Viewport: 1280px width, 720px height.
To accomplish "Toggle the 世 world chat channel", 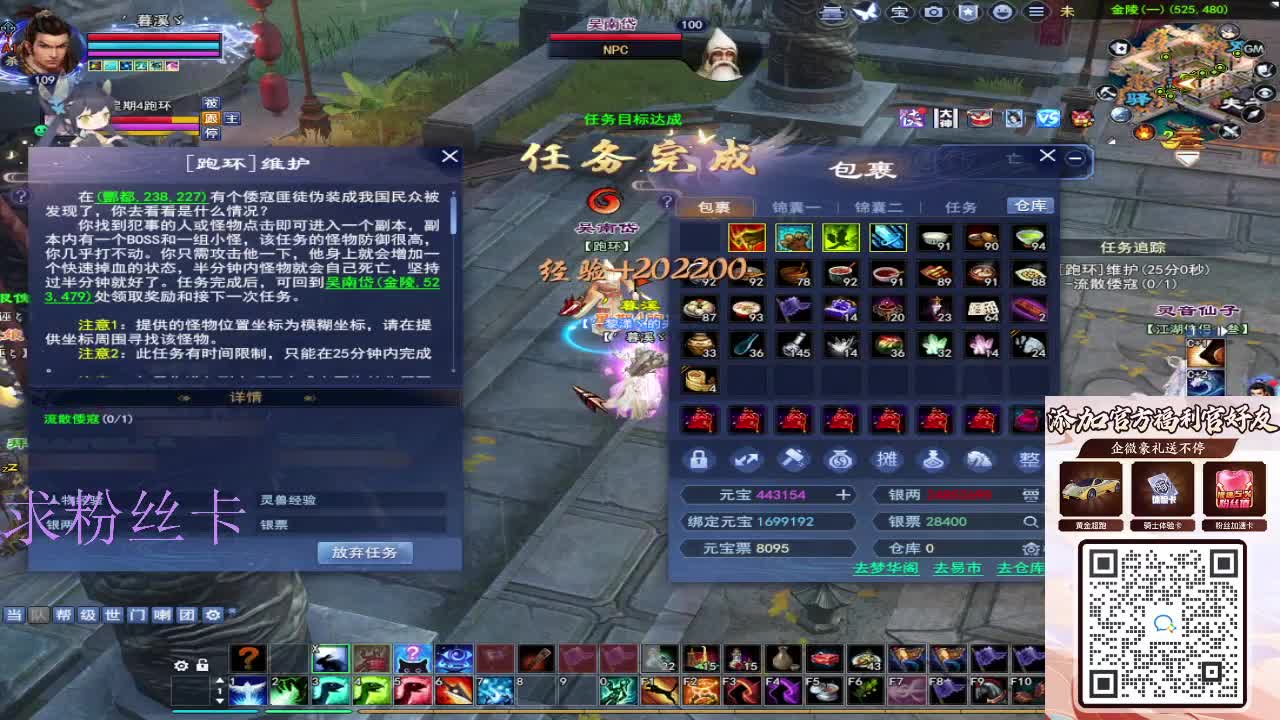I will point(112,617).
